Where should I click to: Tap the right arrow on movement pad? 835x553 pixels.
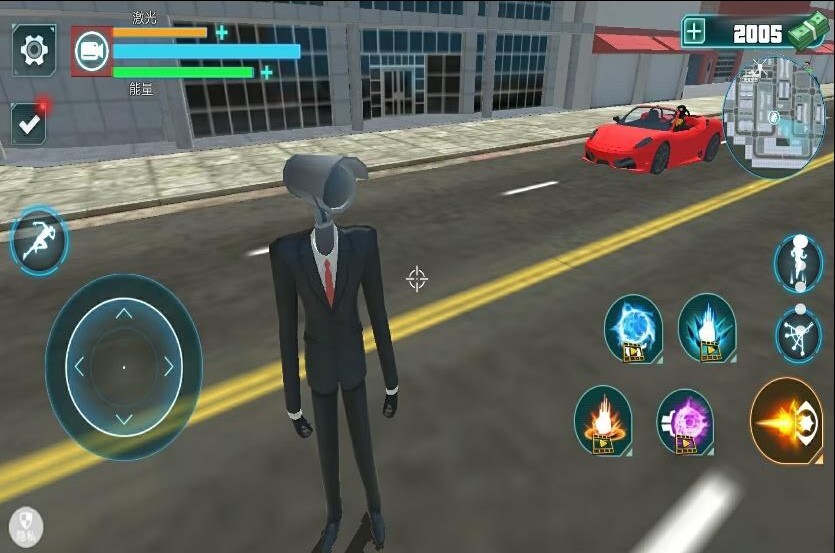169,367
